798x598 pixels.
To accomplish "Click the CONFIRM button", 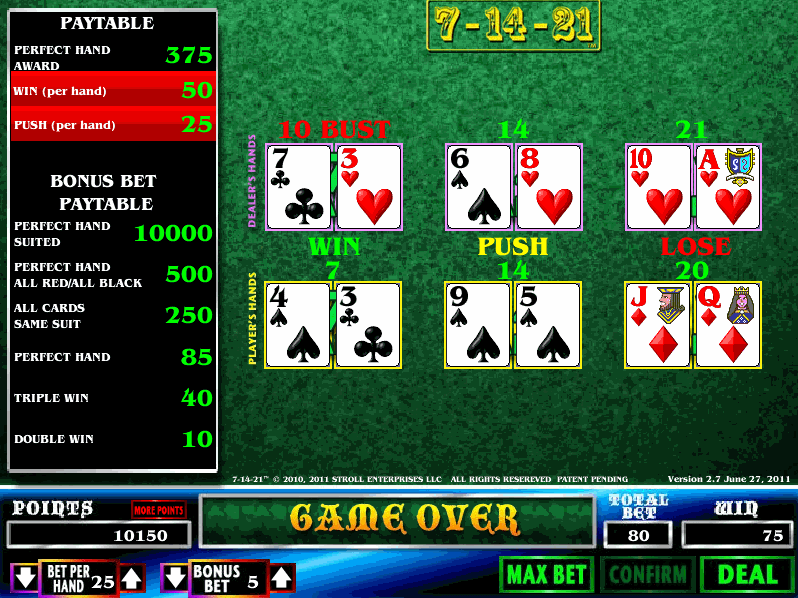I will [x=647, y=575].
